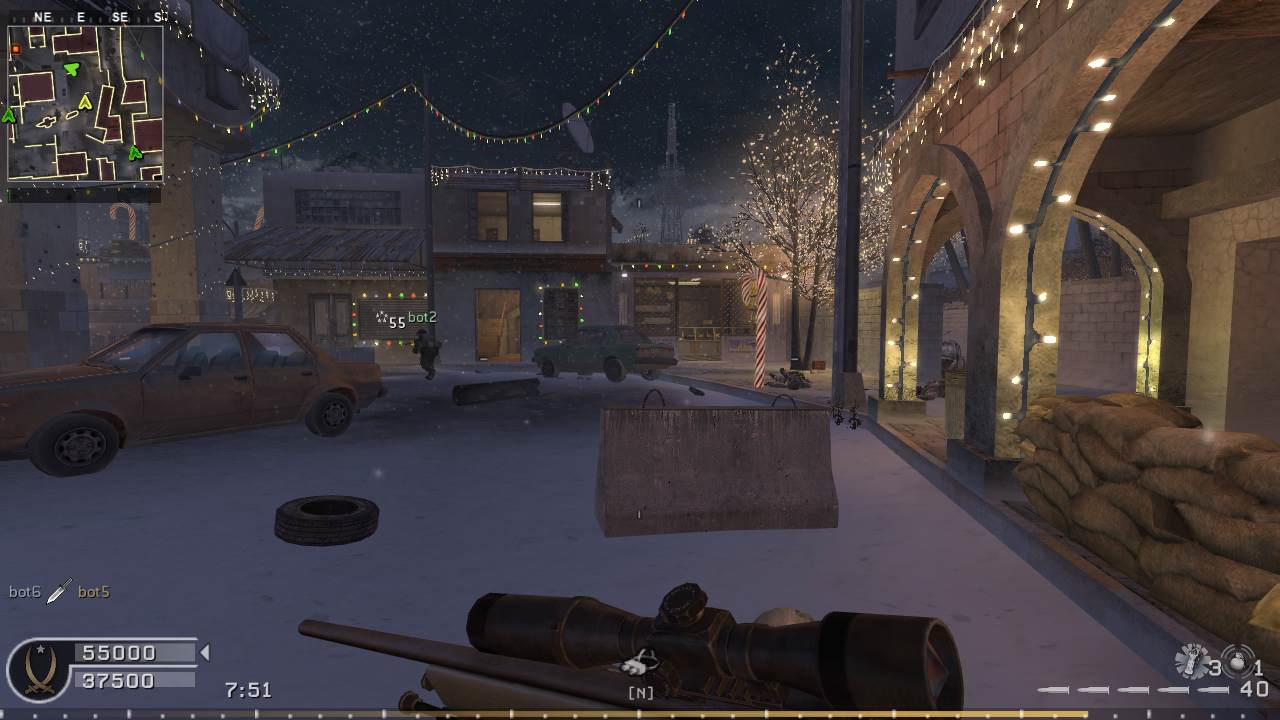Click the minimap in the corner
Viewport: 1280px width, 720px height.
click(x=85, y=103)
